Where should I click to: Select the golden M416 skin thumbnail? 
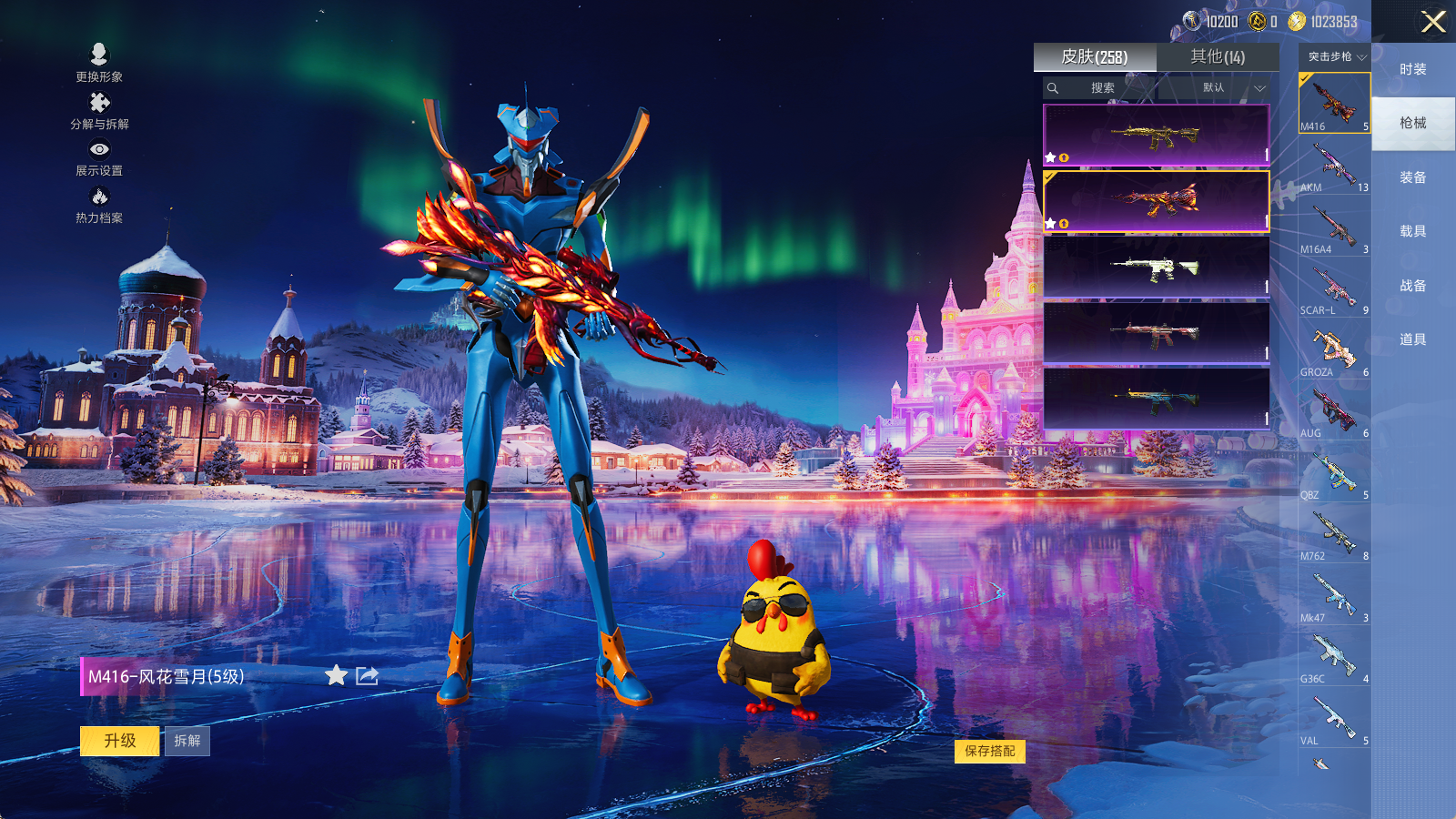tap(1156, 136)
